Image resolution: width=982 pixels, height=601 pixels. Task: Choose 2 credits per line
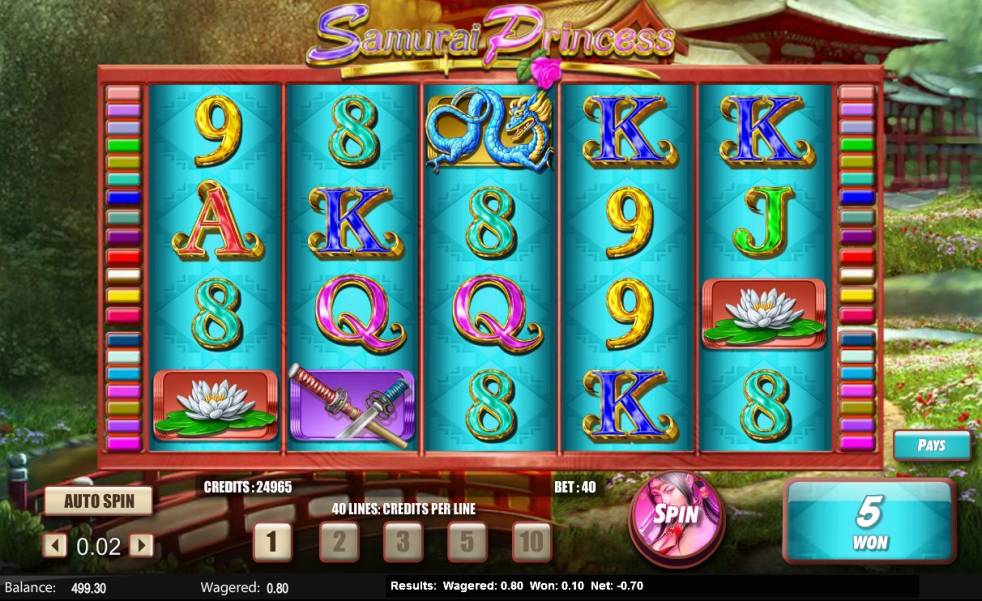tap(339, 542)
